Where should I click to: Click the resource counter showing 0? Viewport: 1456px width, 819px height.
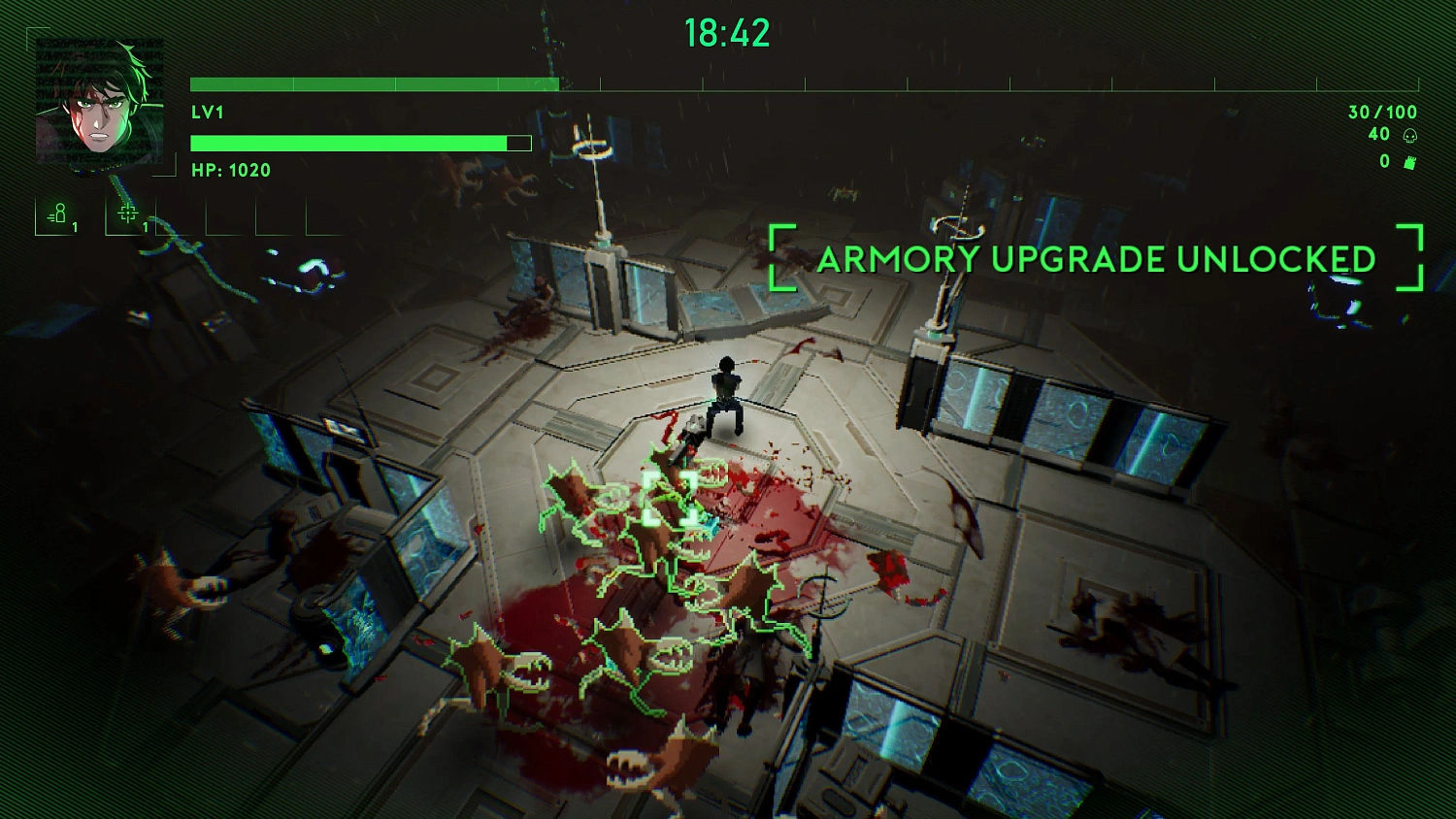tap(1384, 162)
